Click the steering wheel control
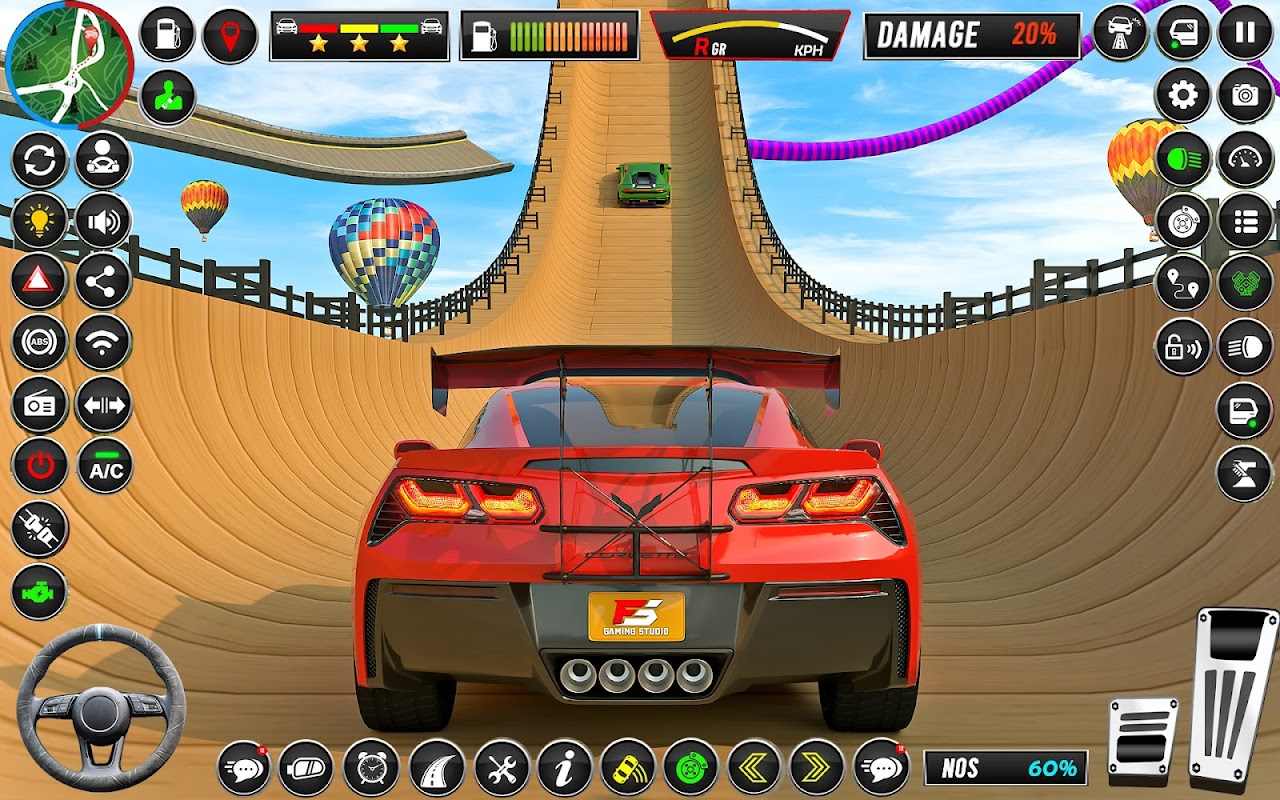 click(x=101, y=709)
